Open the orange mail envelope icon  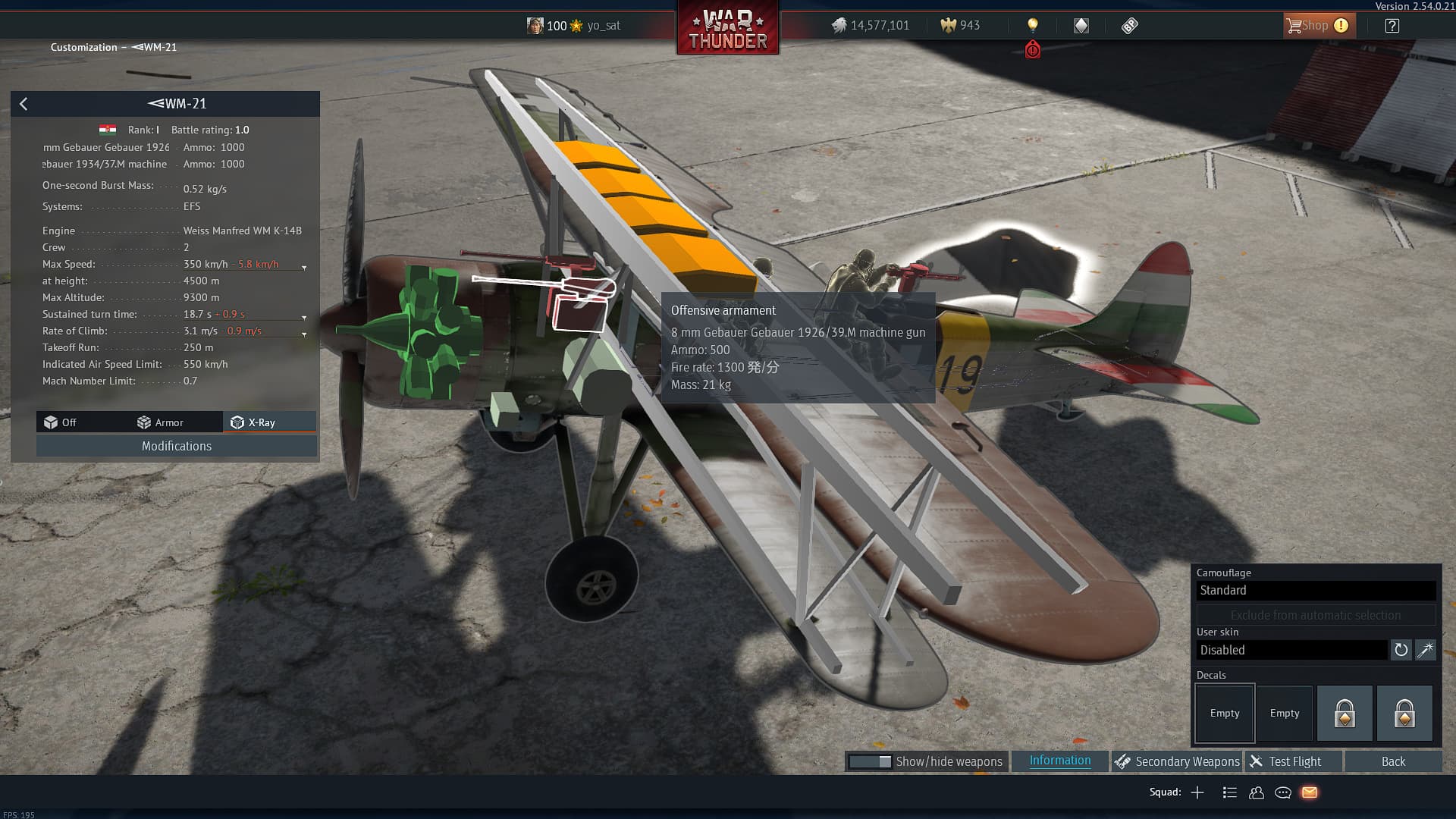coord(1310,792)
